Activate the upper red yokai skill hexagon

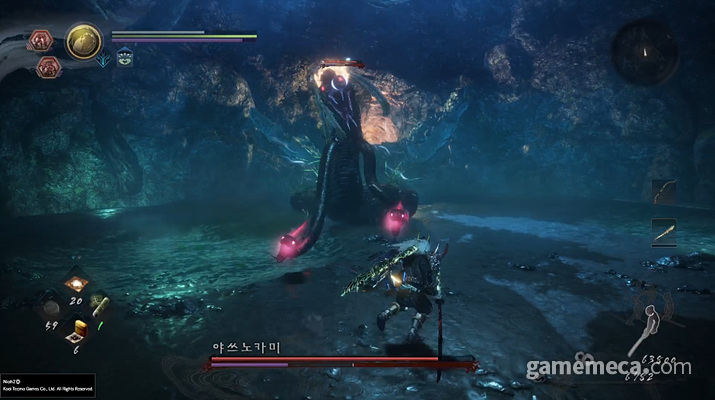[x=42, y=40]
